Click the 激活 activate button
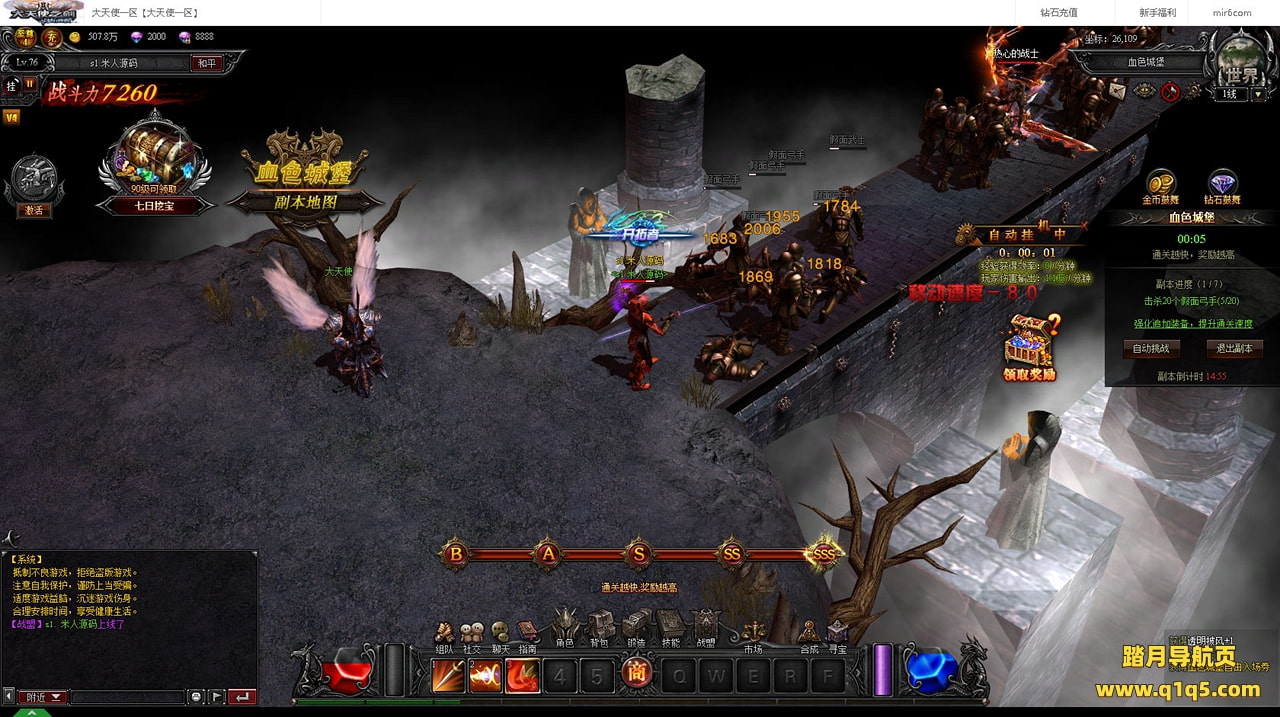 [34, 210]
